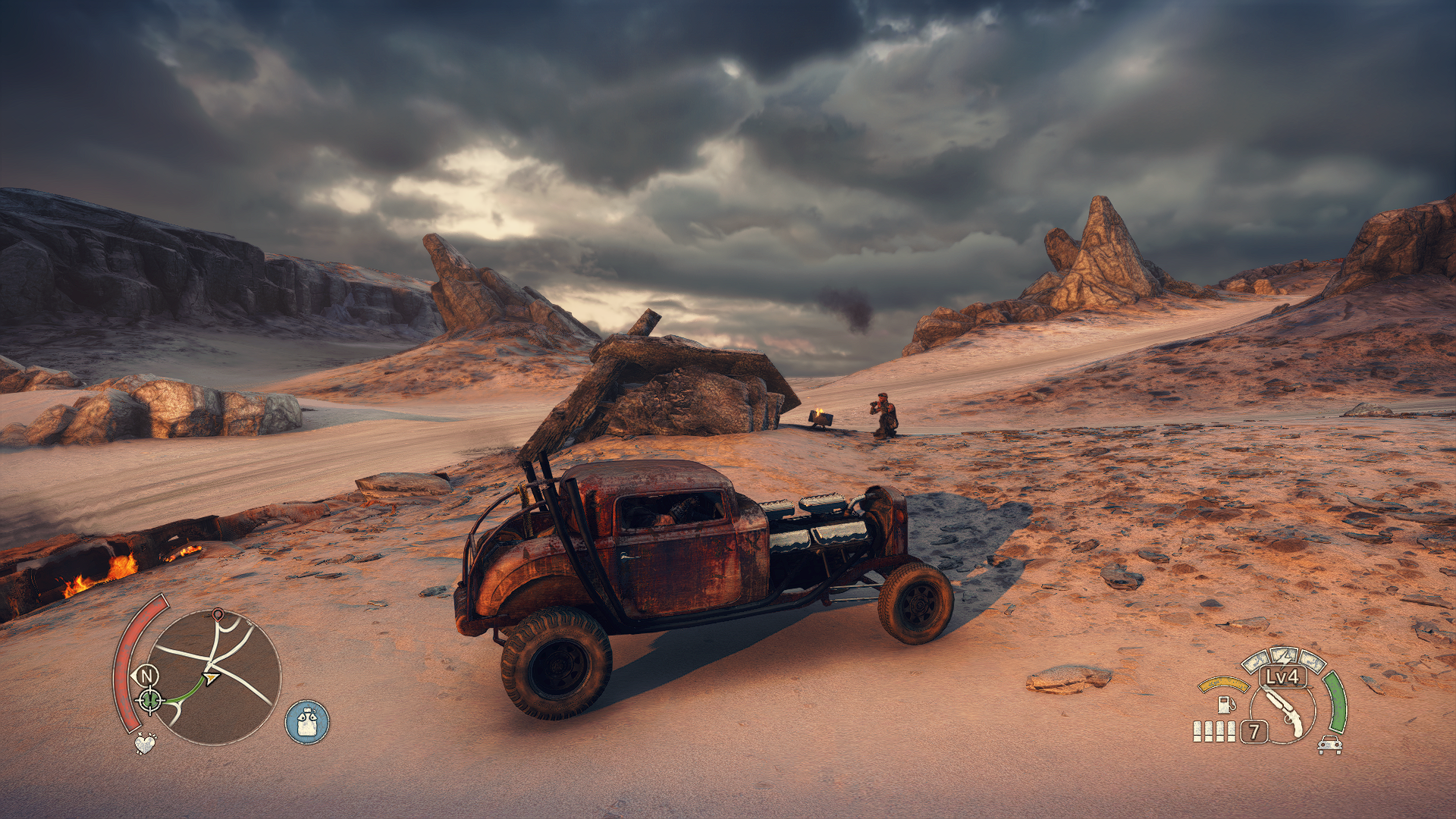
Task: Click the red location pin on the minimap
Action: (218, 614)
